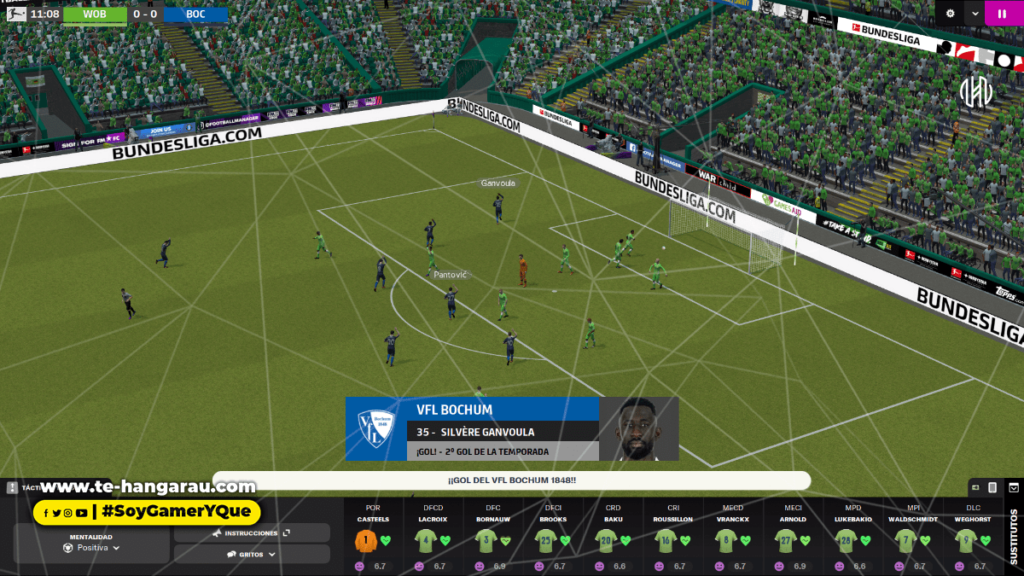Open the Gritos shouts menu

(251, 553)
